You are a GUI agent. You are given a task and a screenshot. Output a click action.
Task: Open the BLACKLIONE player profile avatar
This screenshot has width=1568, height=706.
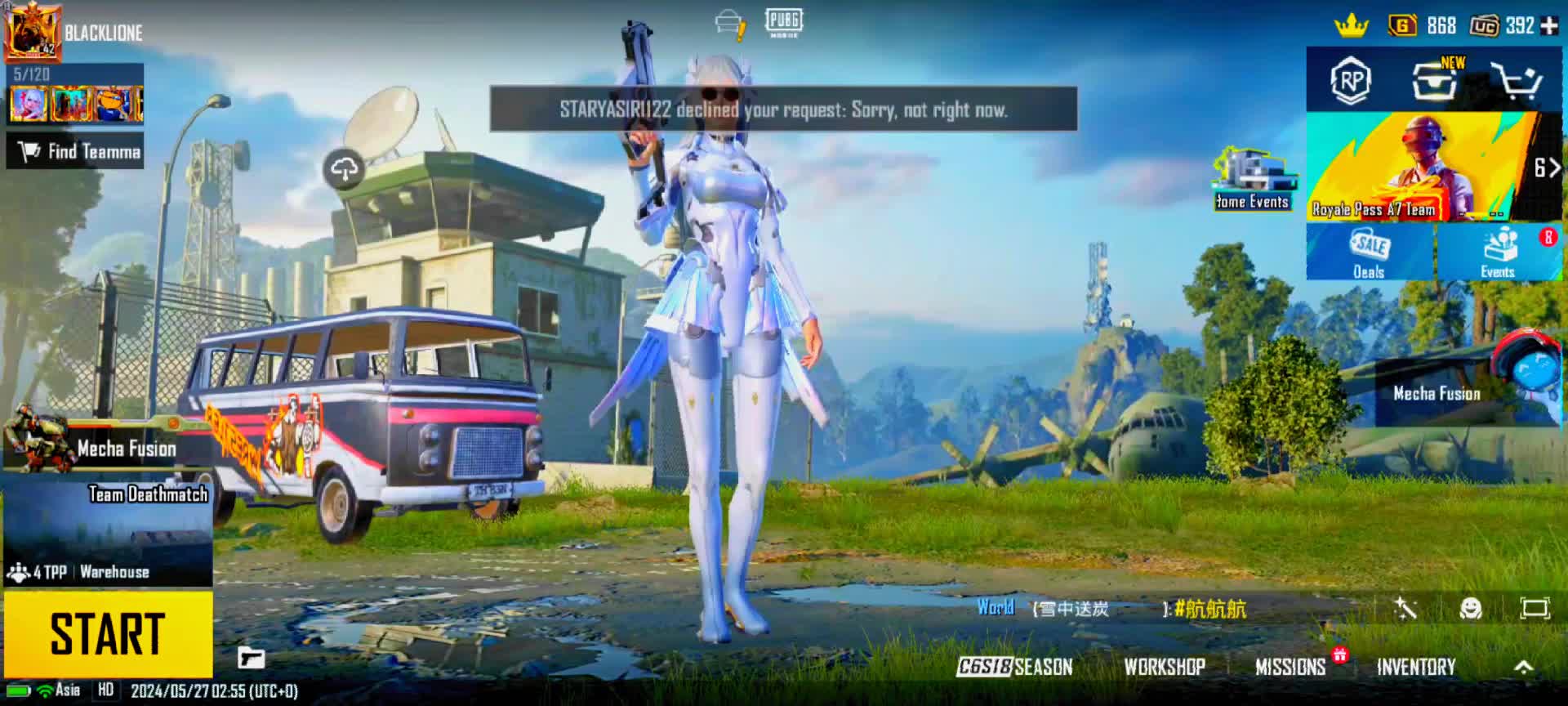coord(32,32)
